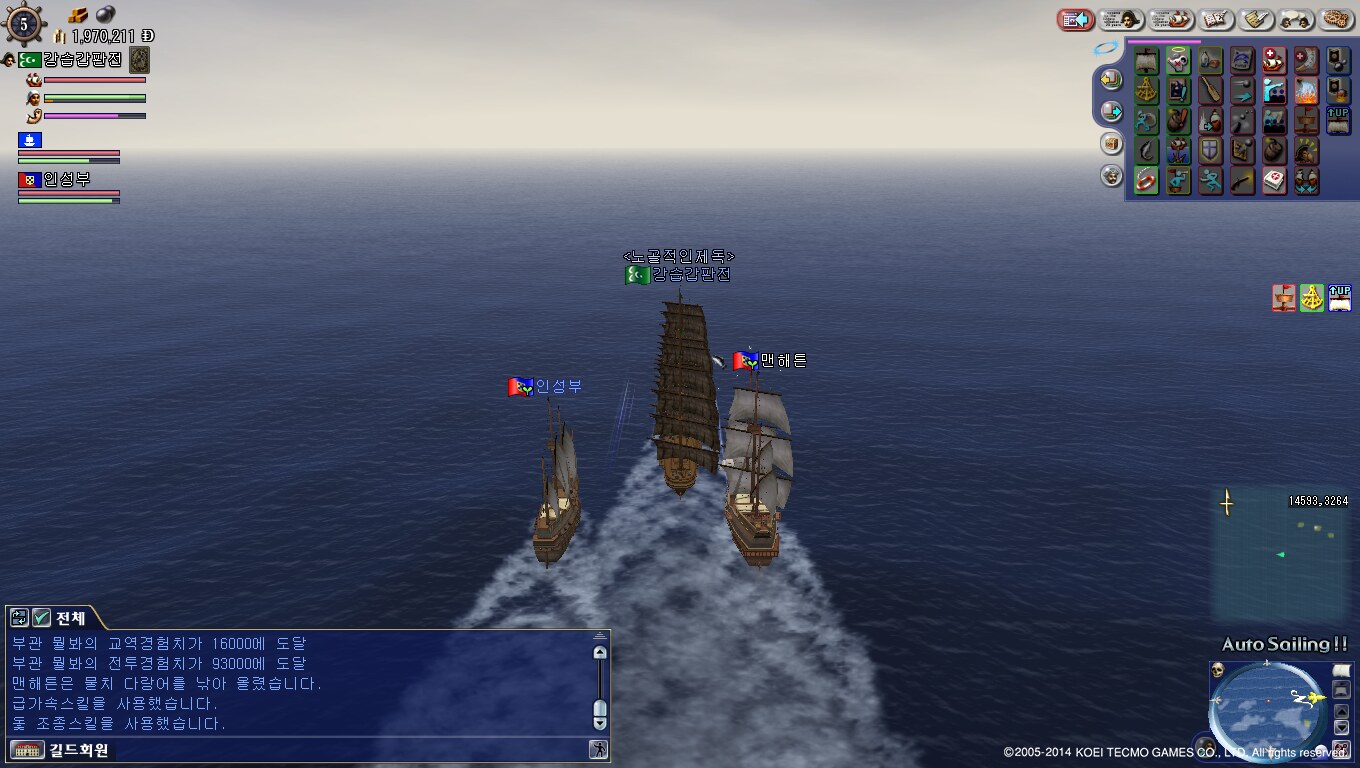Image resolution: width=1360 pixels, height=768 pixels.
Task: Click the skull icon beside the minimap
Action: [x=1218, y=670]
